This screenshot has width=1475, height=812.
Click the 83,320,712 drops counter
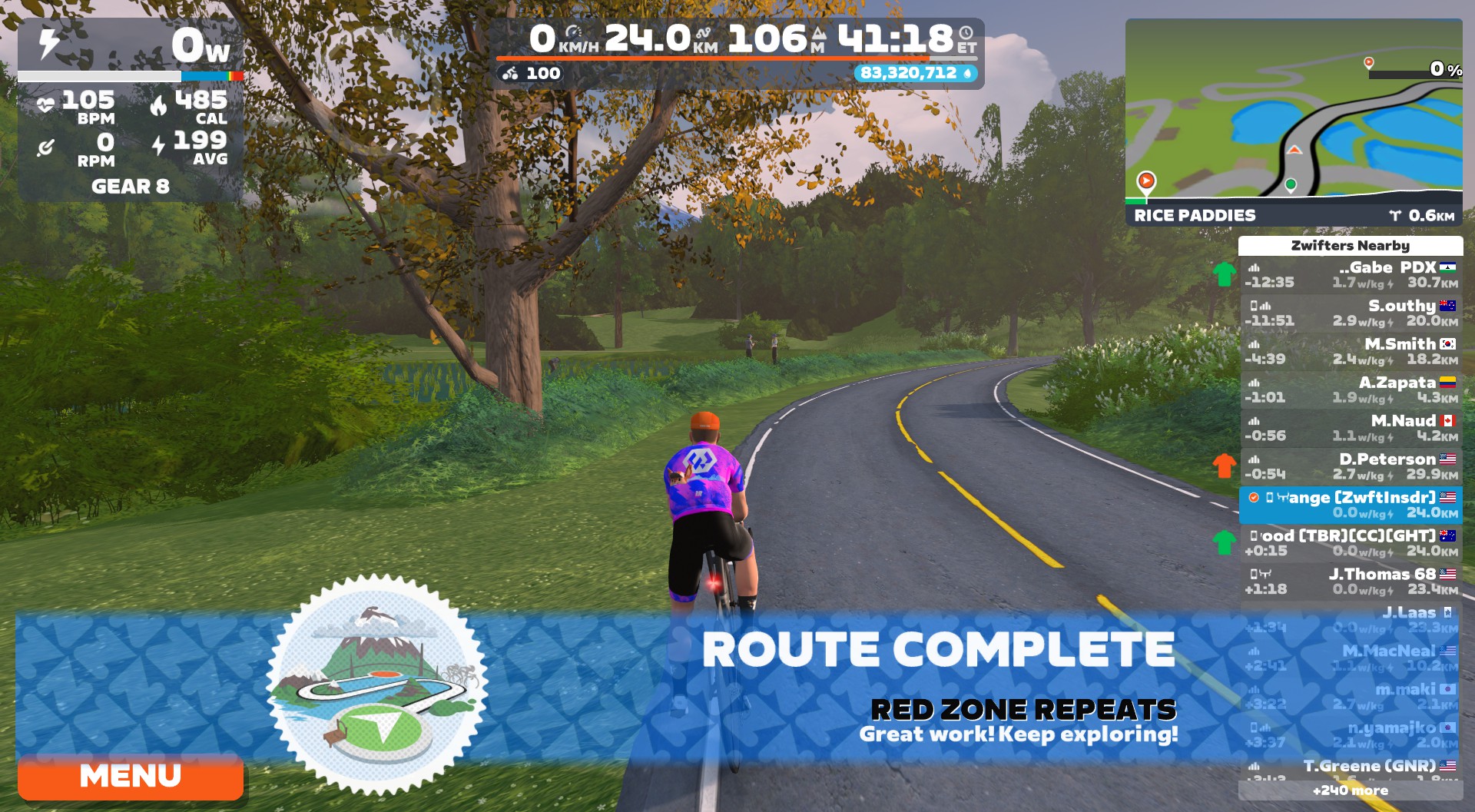click(x=915, y=73)
